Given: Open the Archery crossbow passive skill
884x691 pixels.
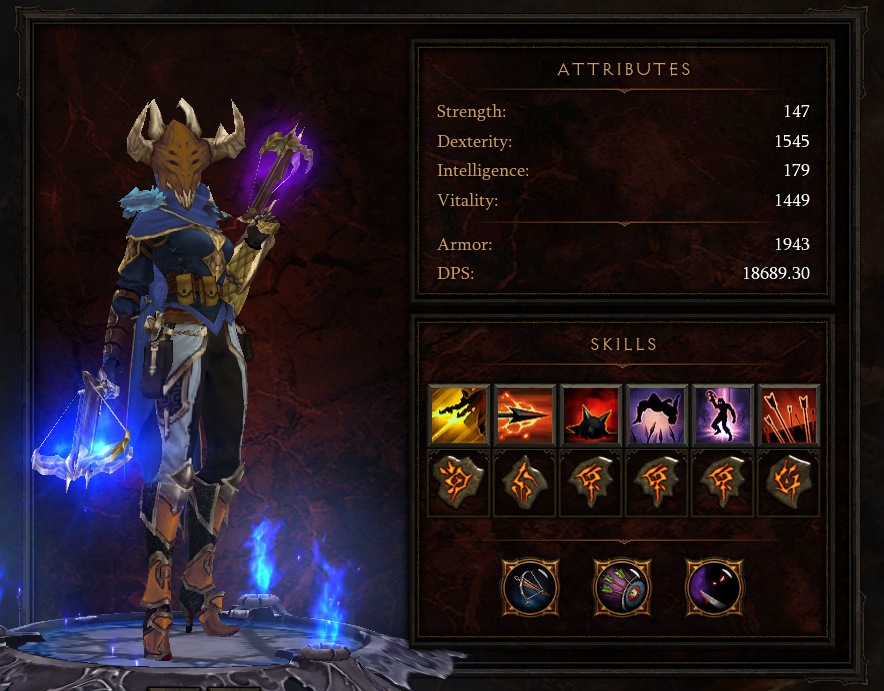Looking at the screenshot, I should click(530, 586).
